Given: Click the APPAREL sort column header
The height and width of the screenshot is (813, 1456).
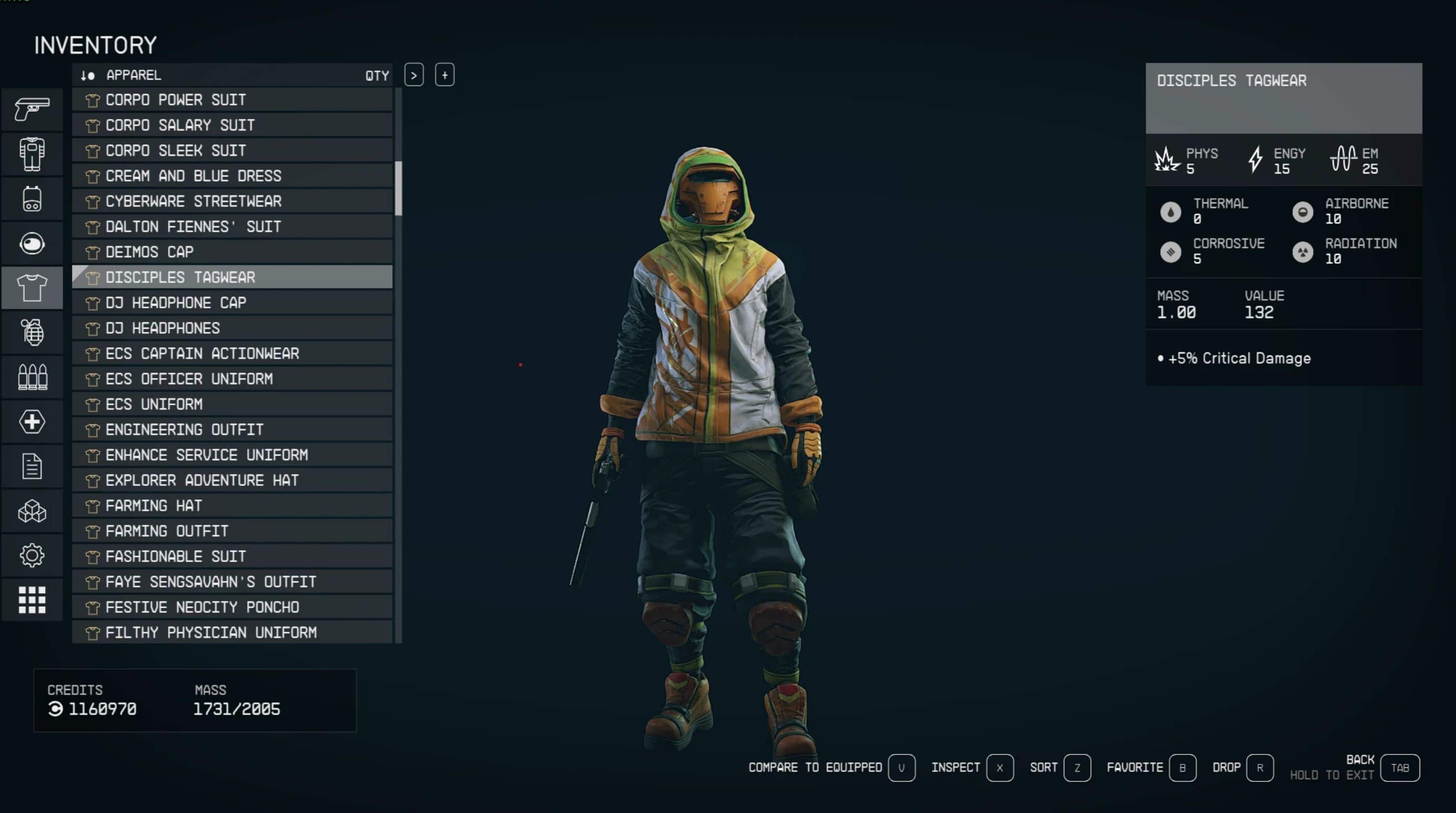Looking at the screenshot, I should [133, 75].
